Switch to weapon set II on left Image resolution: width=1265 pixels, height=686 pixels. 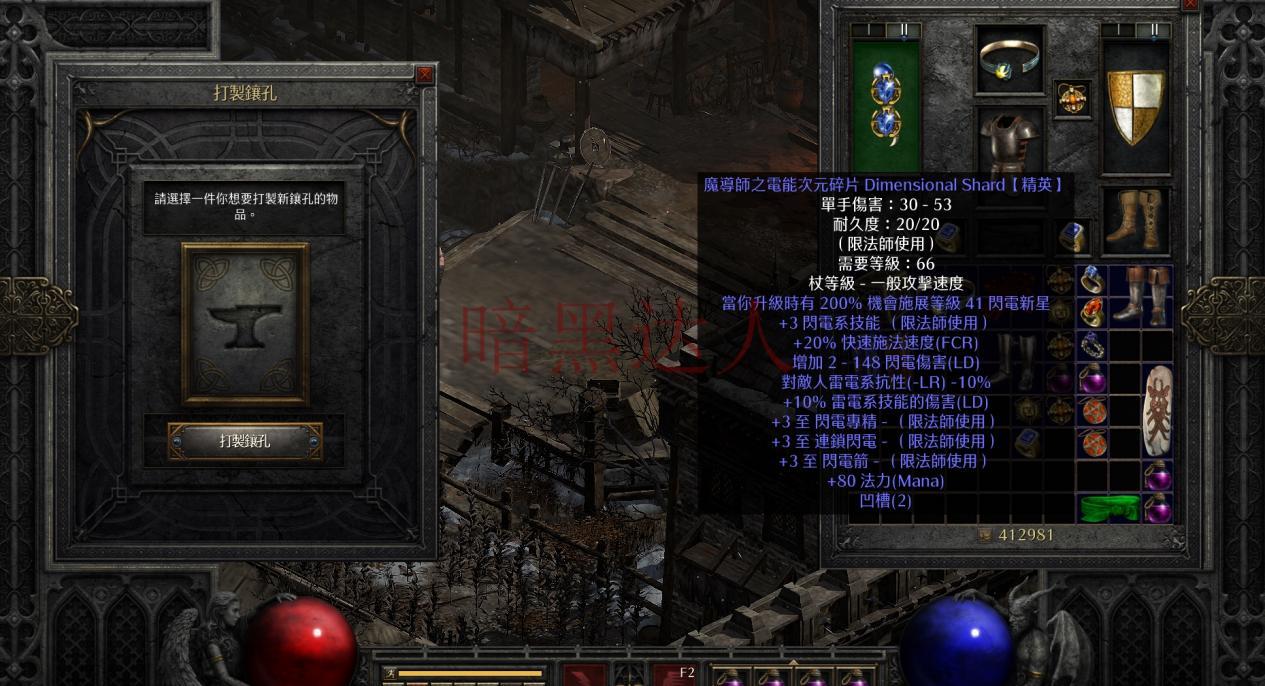(x=904, y=30)
